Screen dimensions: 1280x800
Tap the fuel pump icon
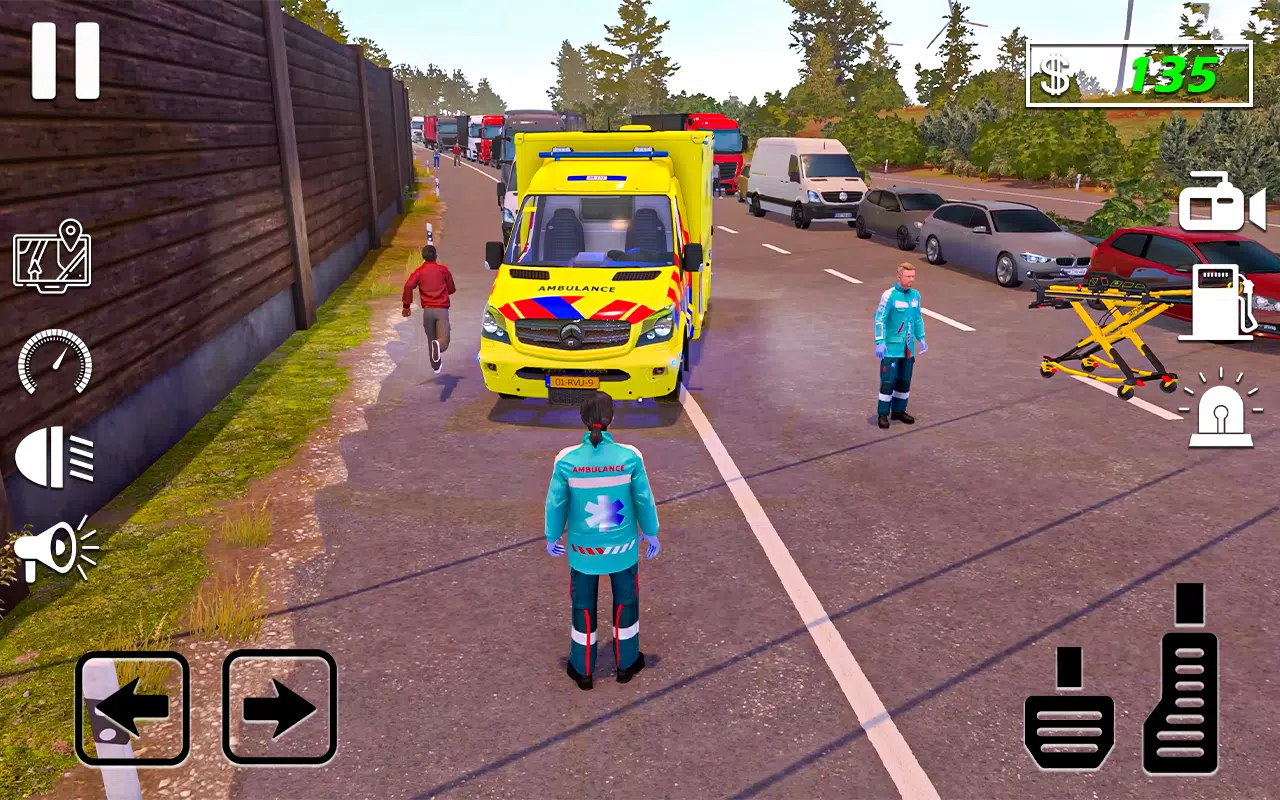pyautogui.click(x=1217, y=303)
